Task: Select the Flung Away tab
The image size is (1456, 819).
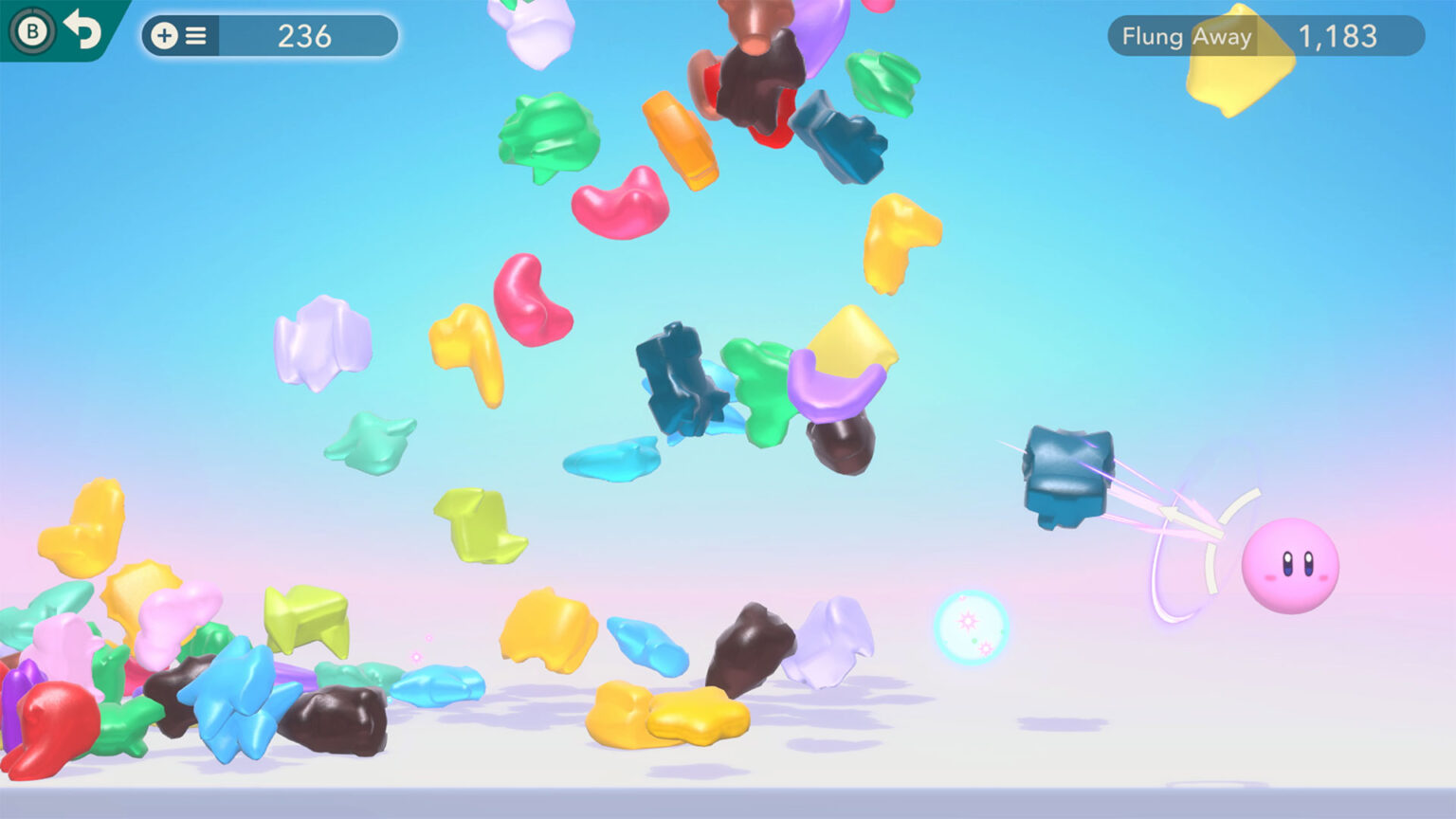Action: click(1187, 38)
